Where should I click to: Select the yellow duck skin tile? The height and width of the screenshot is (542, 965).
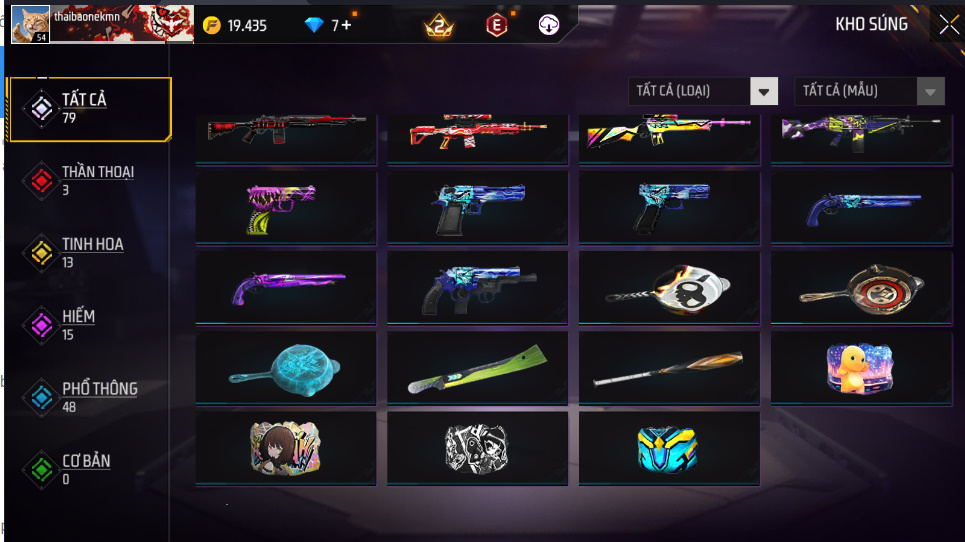coord(861,367)
